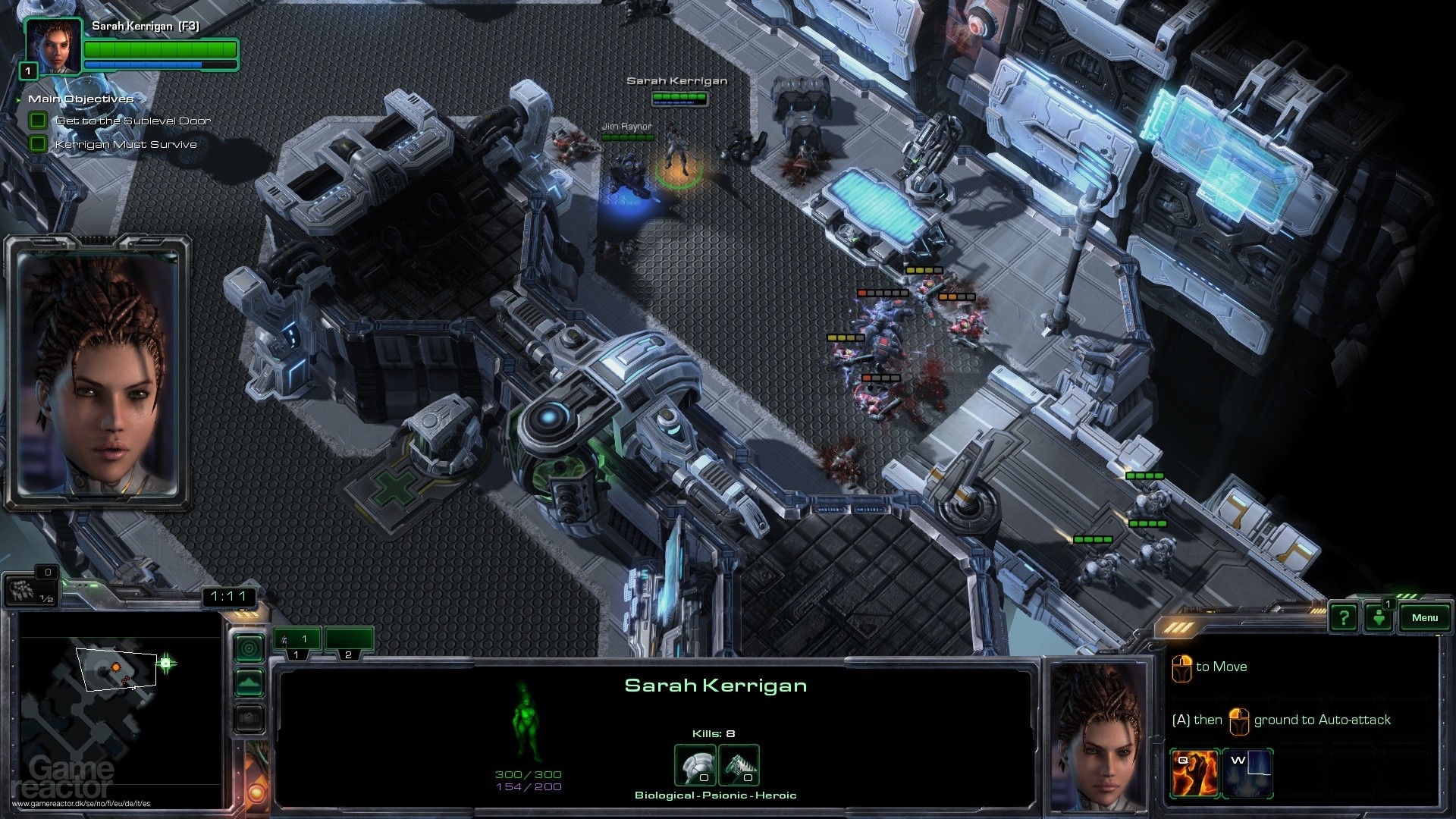Open the Help question mark icon
The image size is (1456, 819).
pyautogui.click(x=1343, y=617)
